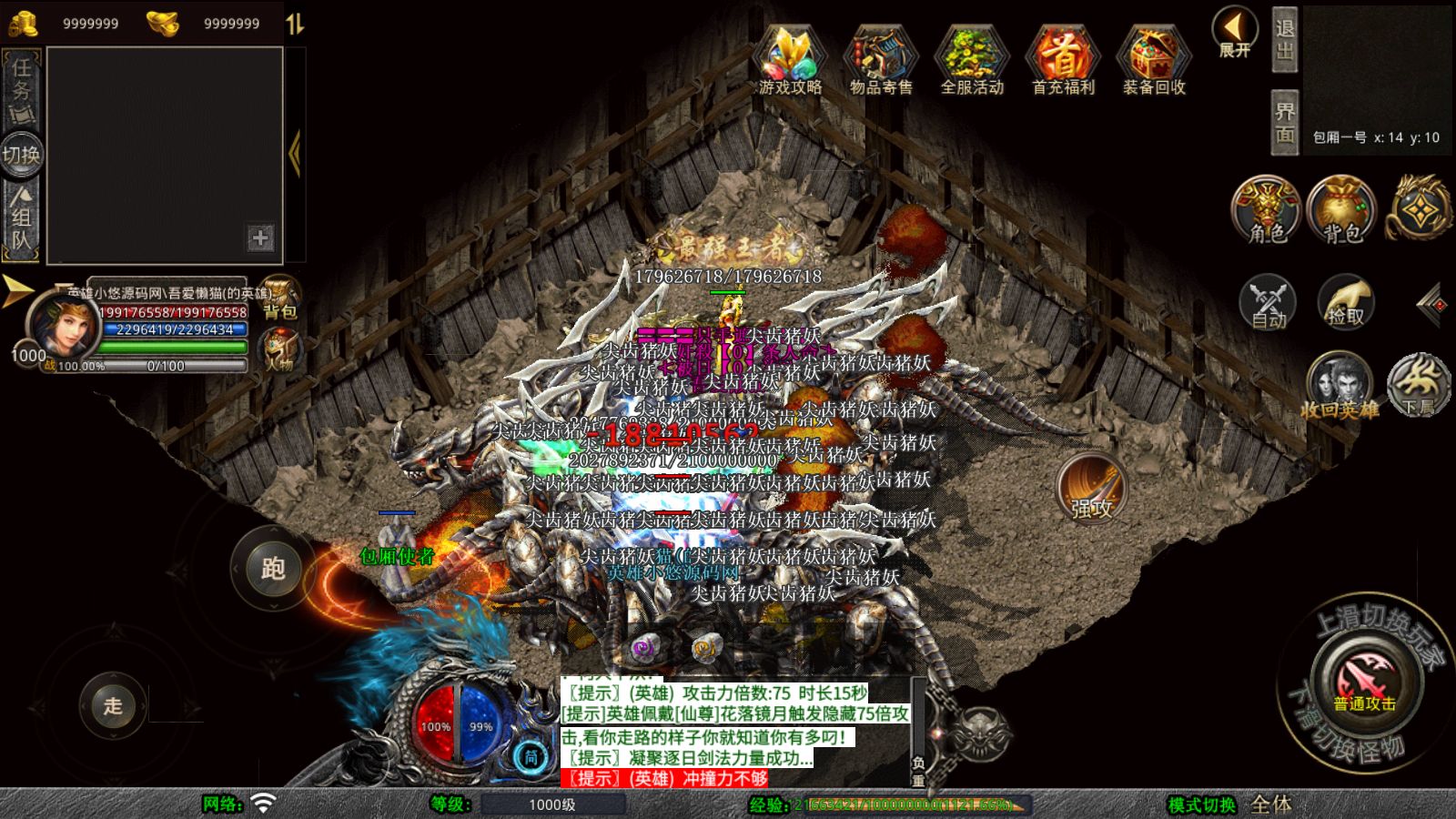Toggle the 界面 interface button
The width and height of the screenshot is (1456, 819).
(1284, 122)
